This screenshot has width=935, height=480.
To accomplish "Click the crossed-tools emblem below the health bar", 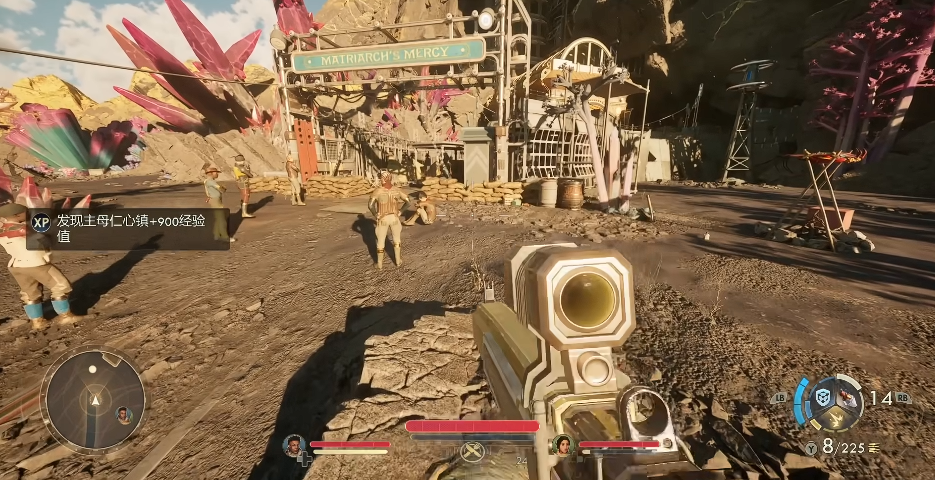I will tap(472, 452).
